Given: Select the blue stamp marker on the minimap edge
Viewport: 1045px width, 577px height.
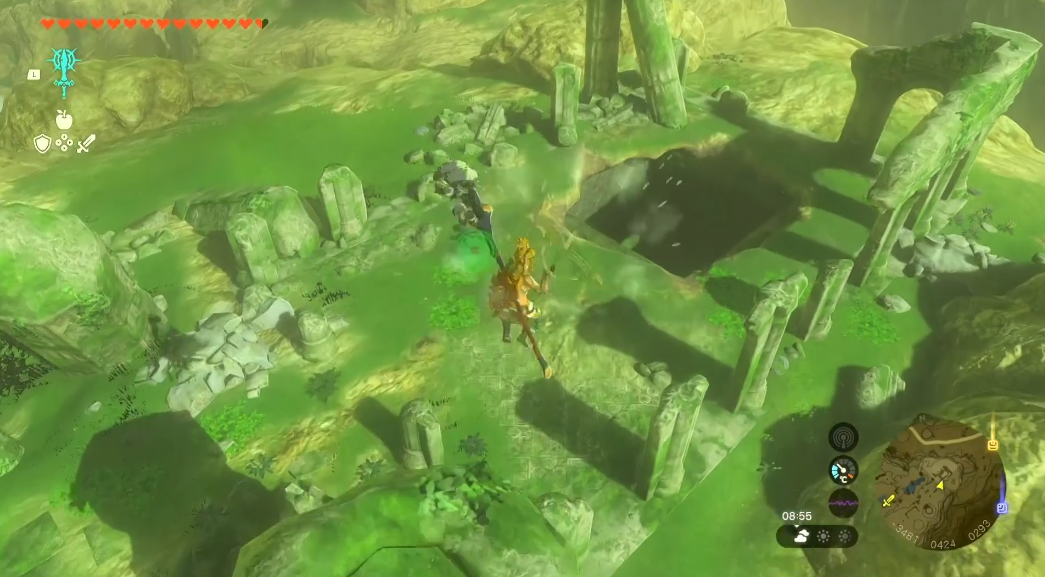Looking at the screenshot, I should [x=1001, y=507].
